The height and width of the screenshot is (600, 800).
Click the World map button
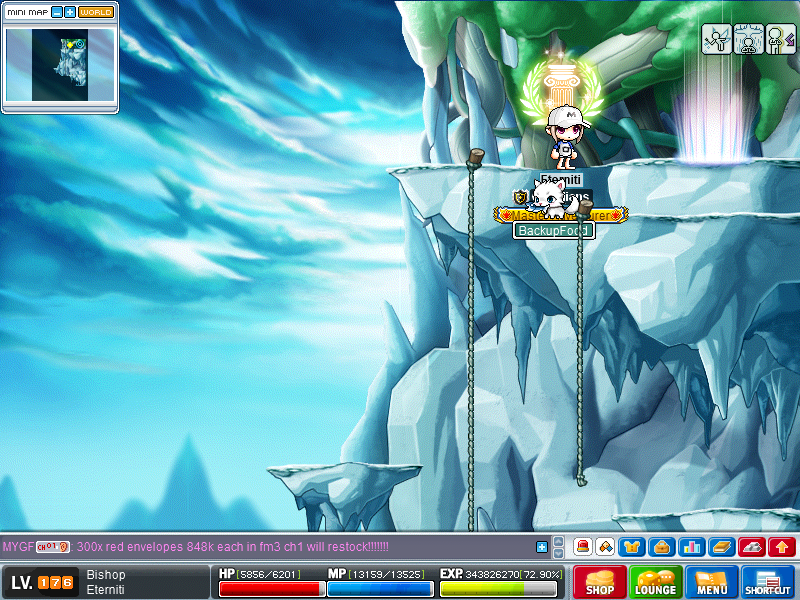click(96, 12)
